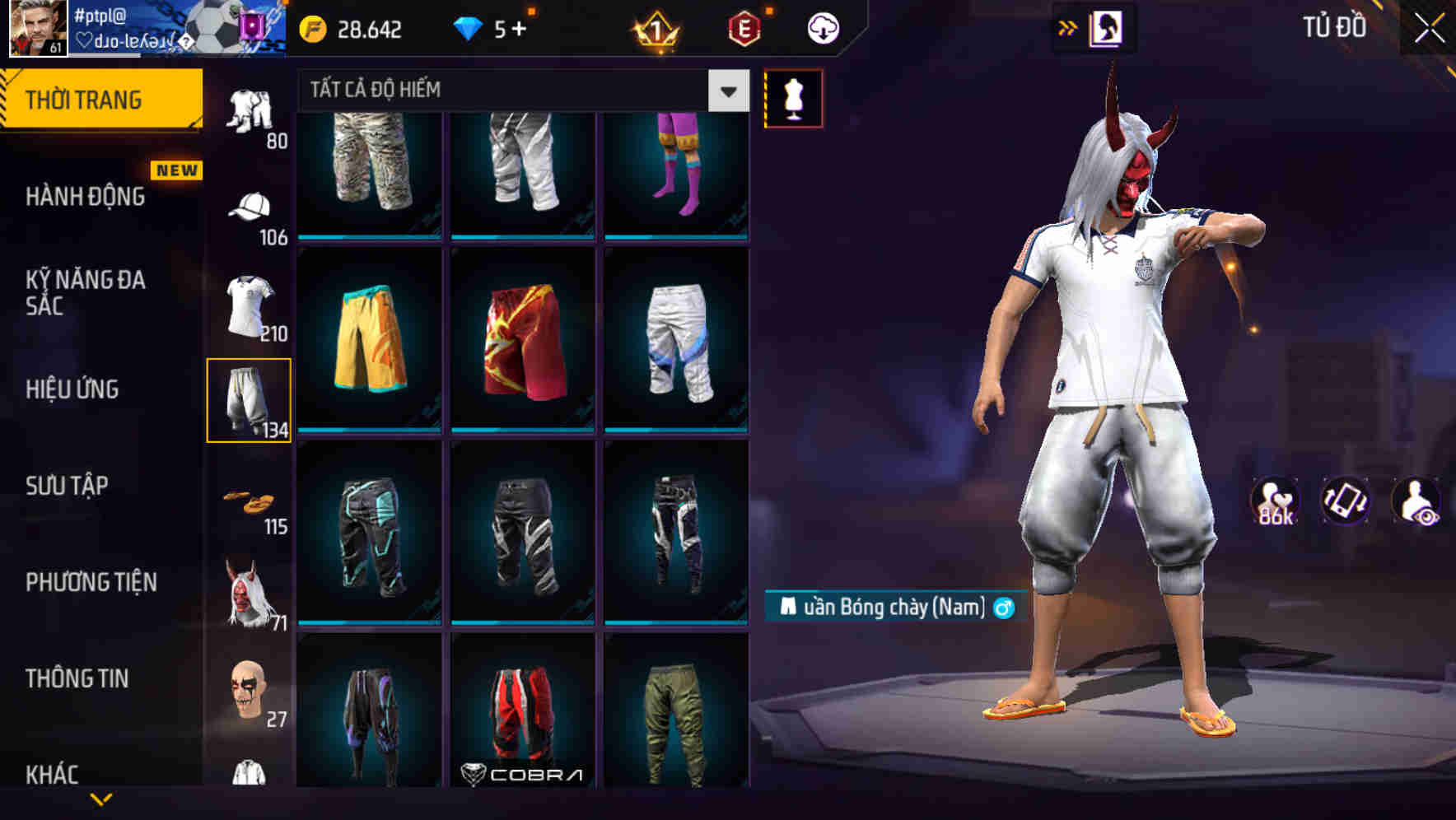The height and width of the screenshot is (820, 1456).
Task: Open the E-badge event icon
Action: tap(744, 27)
